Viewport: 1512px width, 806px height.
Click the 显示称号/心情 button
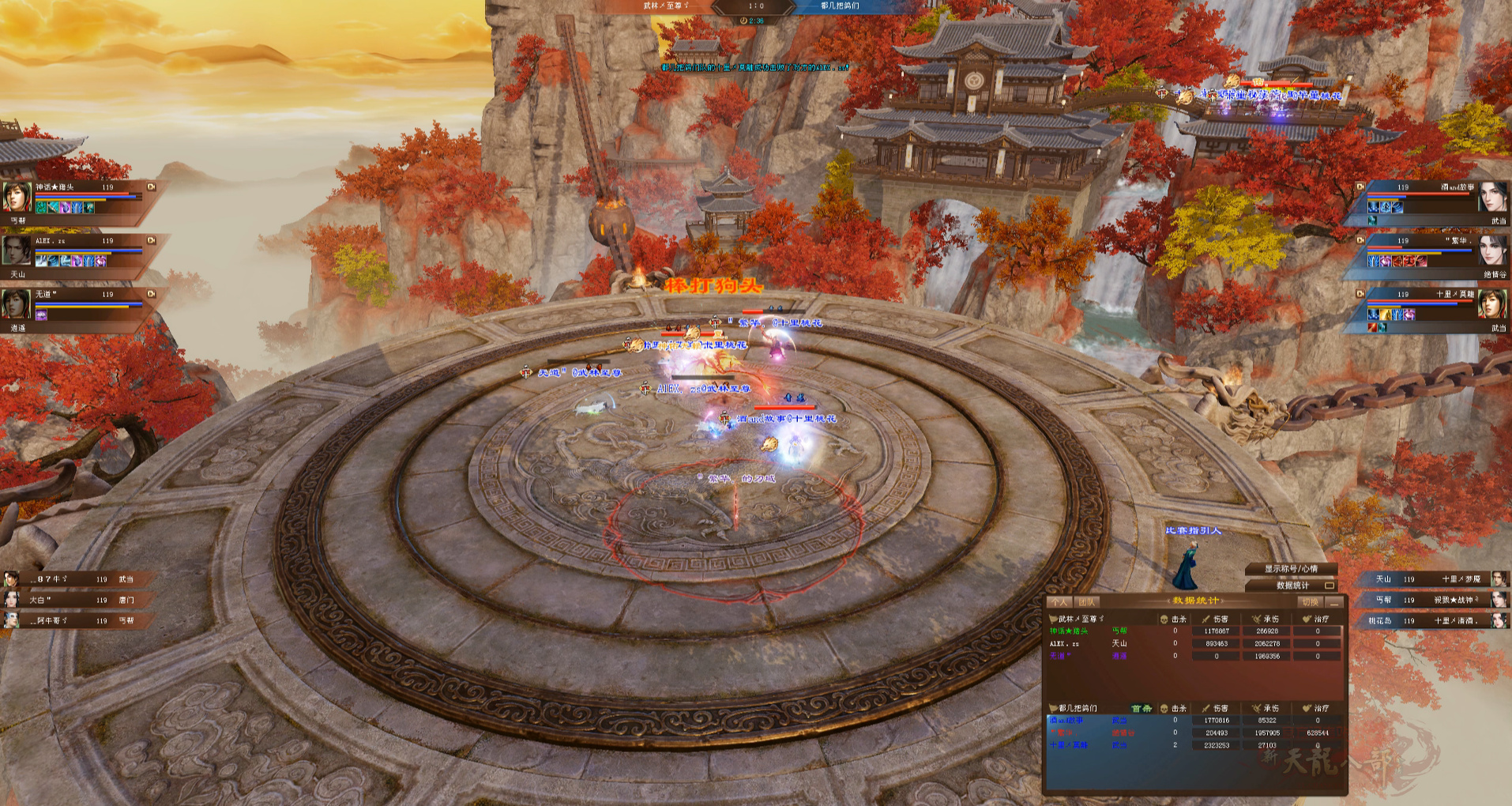[1291, 569]
